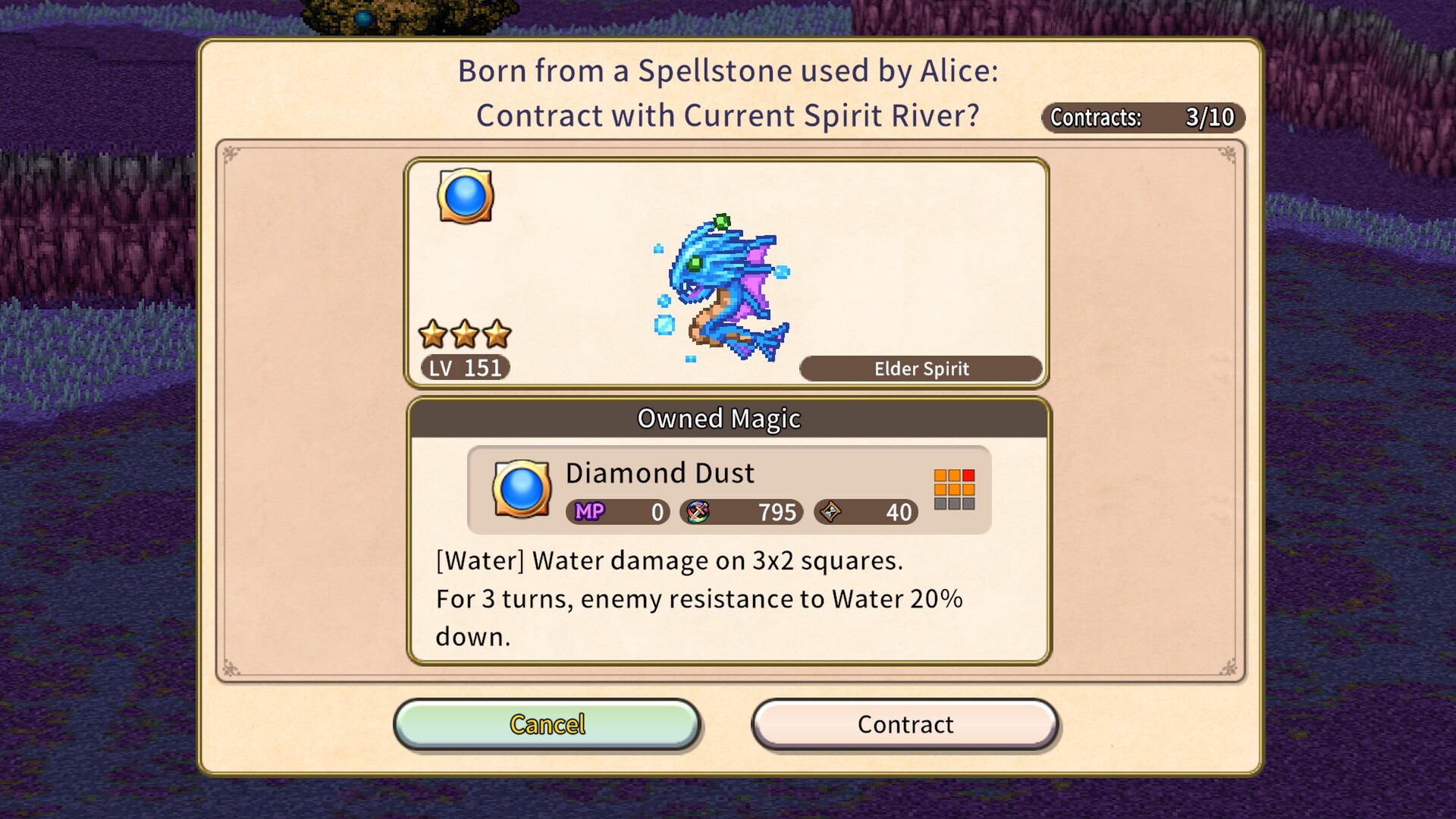The image size is (1456, 819).
Task: Select the water Spellstone icon in the spirit card
Action: click(x=464, y=196)
